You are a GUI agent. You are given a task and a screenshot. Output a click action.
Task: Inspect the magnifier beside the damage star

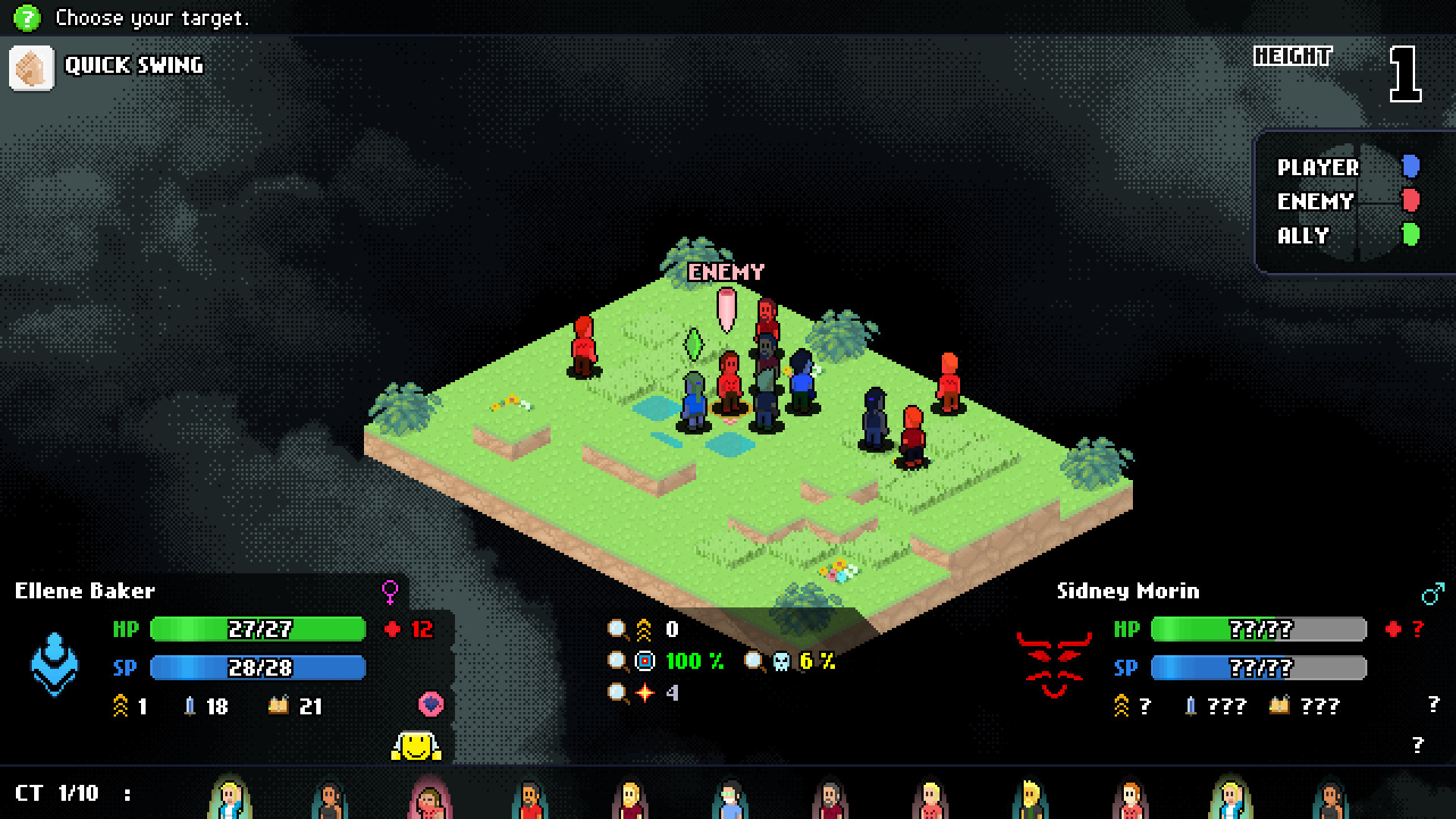click(x=617, y=692)
